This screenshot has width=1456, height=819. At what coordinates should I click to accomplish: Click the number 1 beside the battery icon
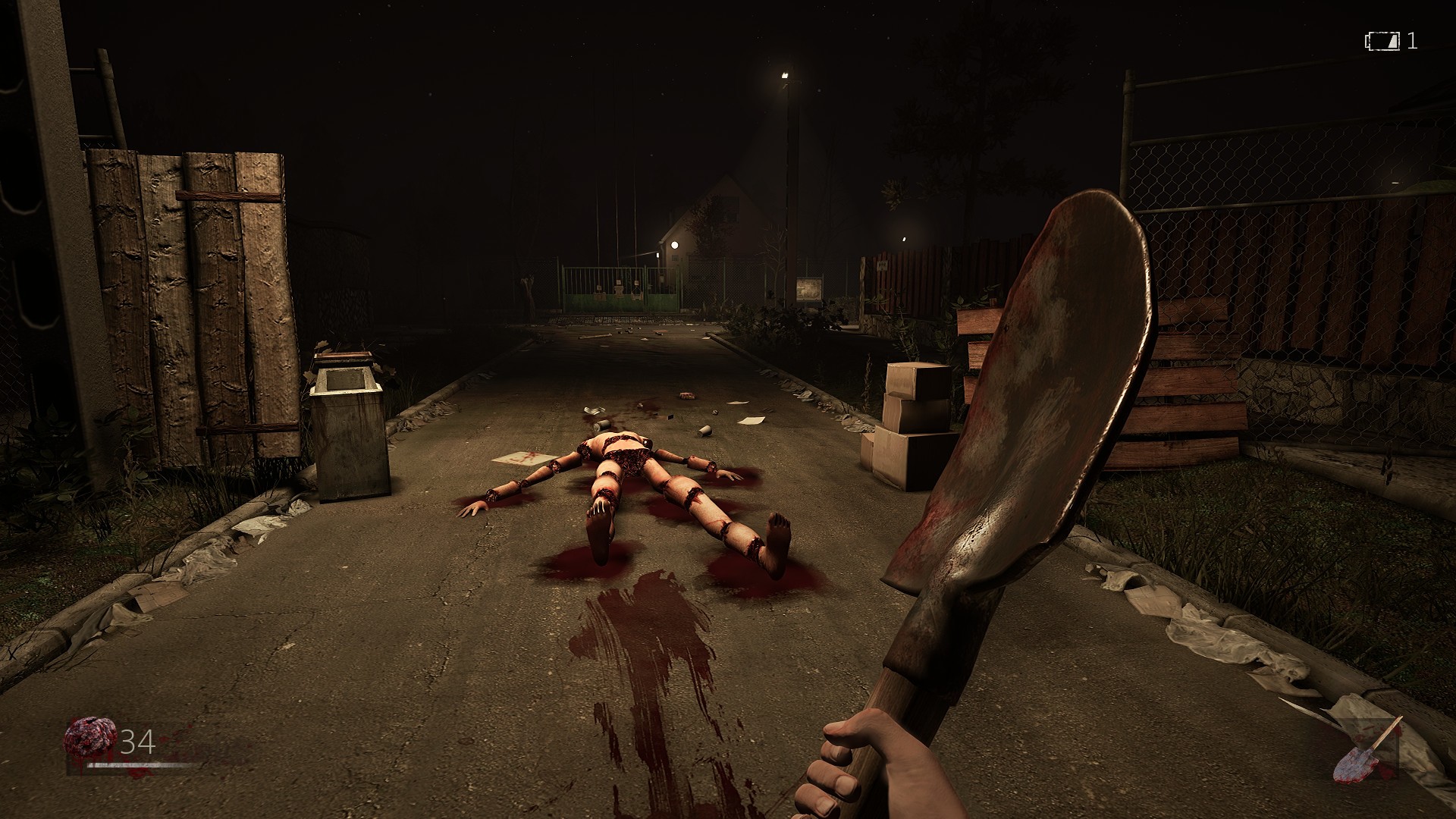pos(1412,42)
